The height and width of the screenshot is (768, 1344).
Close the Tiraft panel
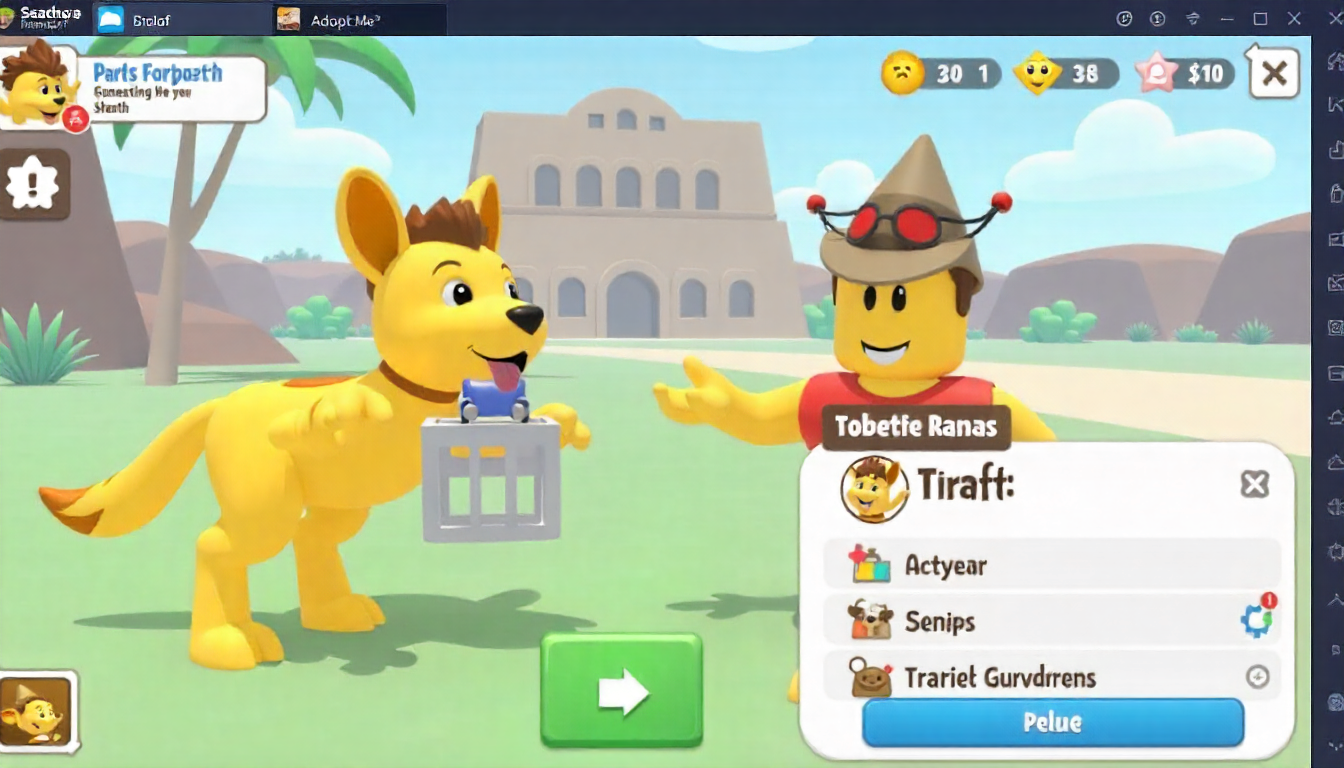pos(1254,485)
